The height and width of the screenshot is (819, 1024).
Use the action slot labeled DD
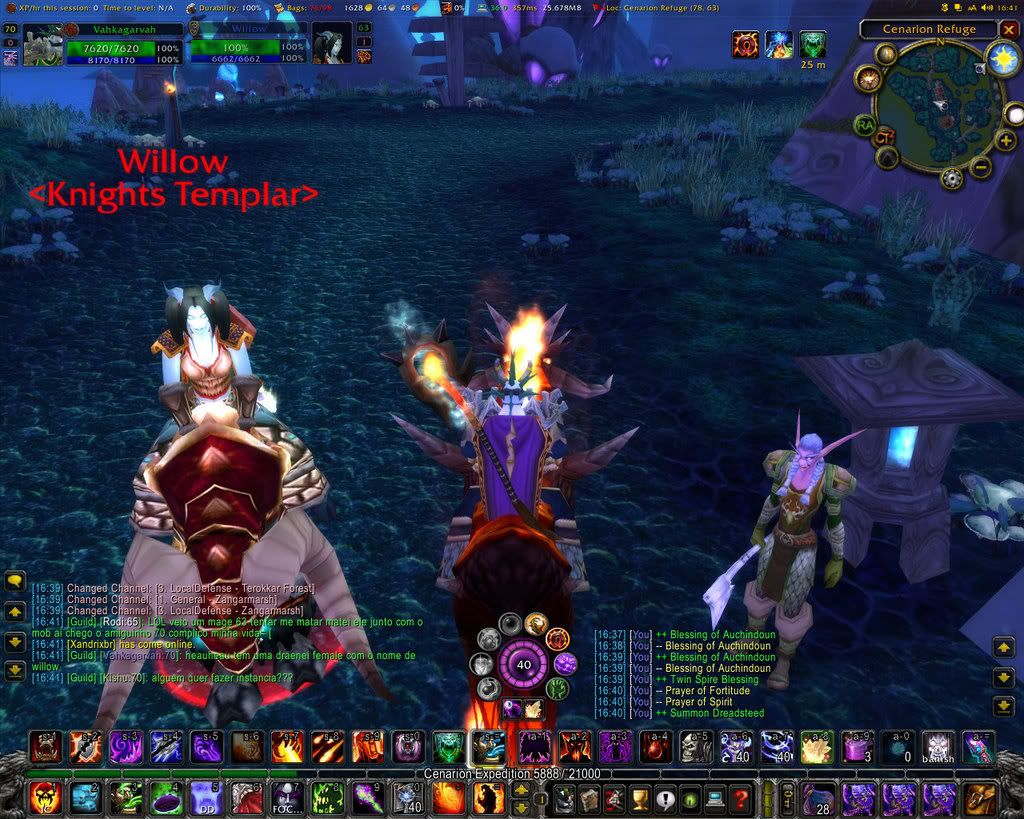pos(208,799)
